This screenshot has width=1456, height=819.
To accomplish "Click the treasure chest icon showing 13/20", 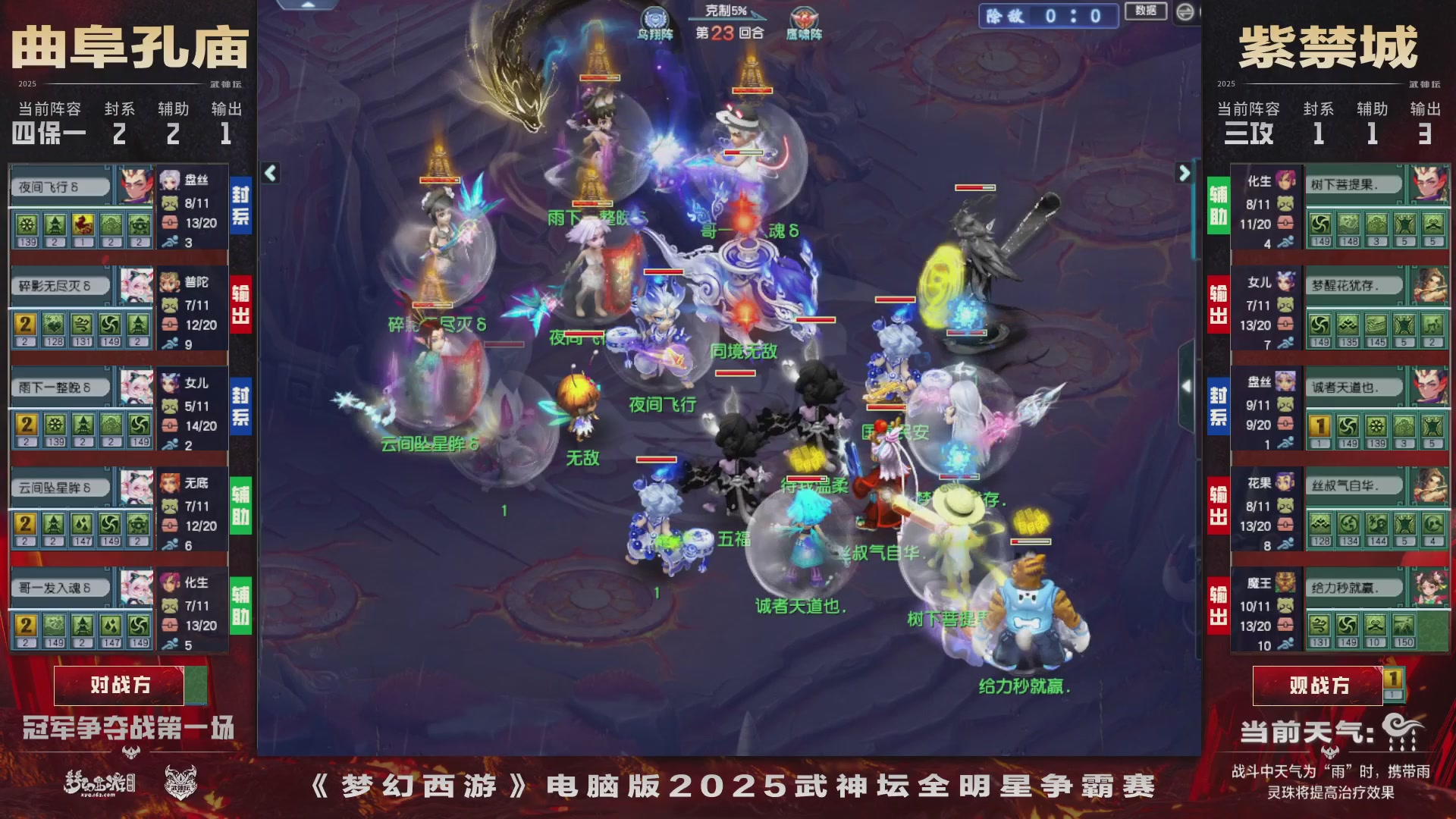I will [x=168, y=223].
